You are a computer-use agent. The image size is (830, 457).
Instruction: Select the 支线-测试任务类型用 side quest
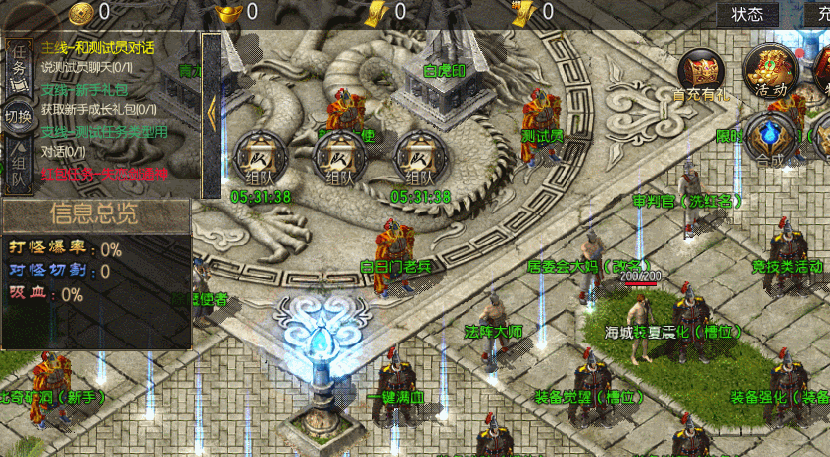(104, 131)
